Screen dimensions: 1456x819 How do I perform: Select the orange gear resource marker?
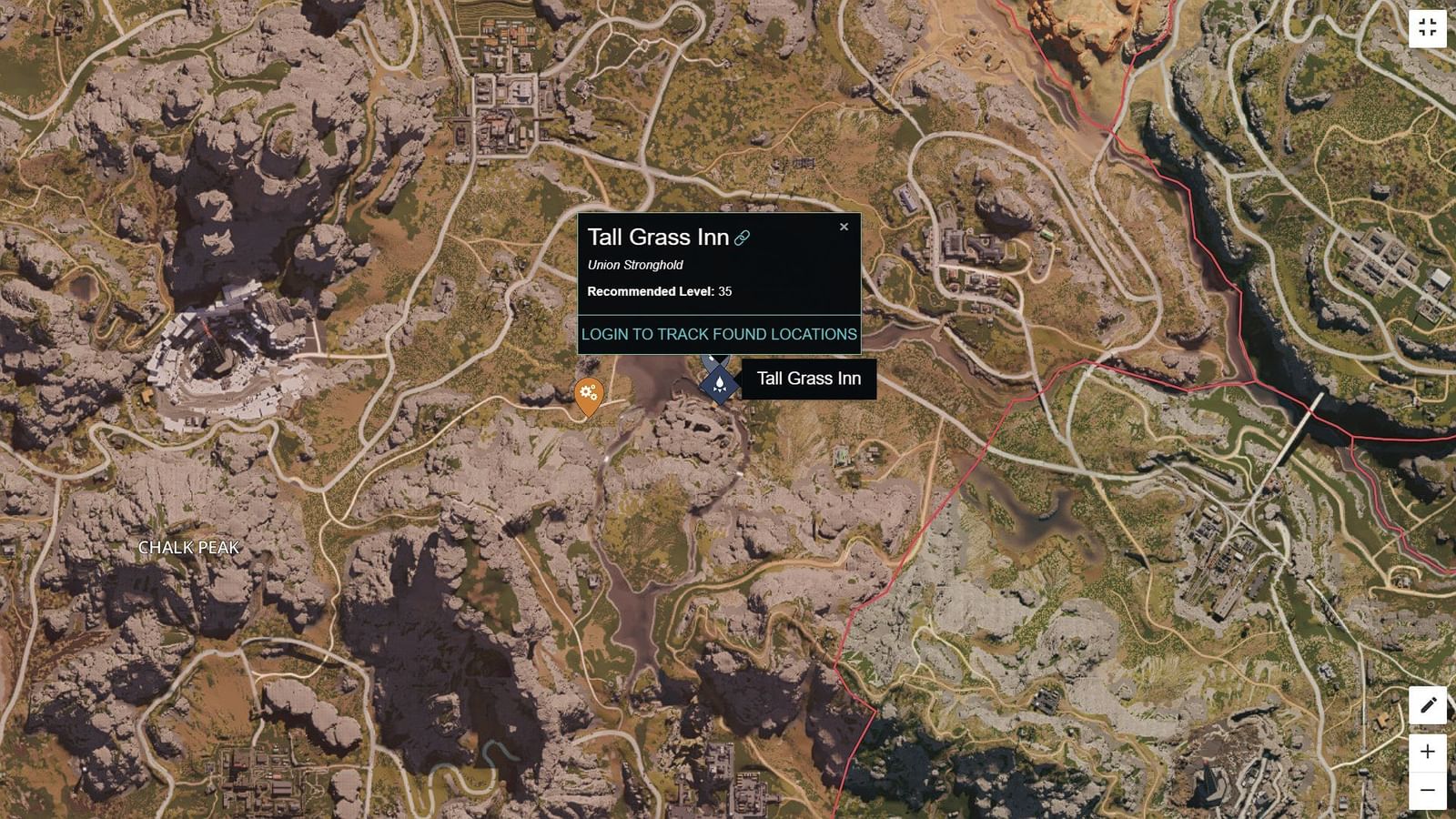588,393
